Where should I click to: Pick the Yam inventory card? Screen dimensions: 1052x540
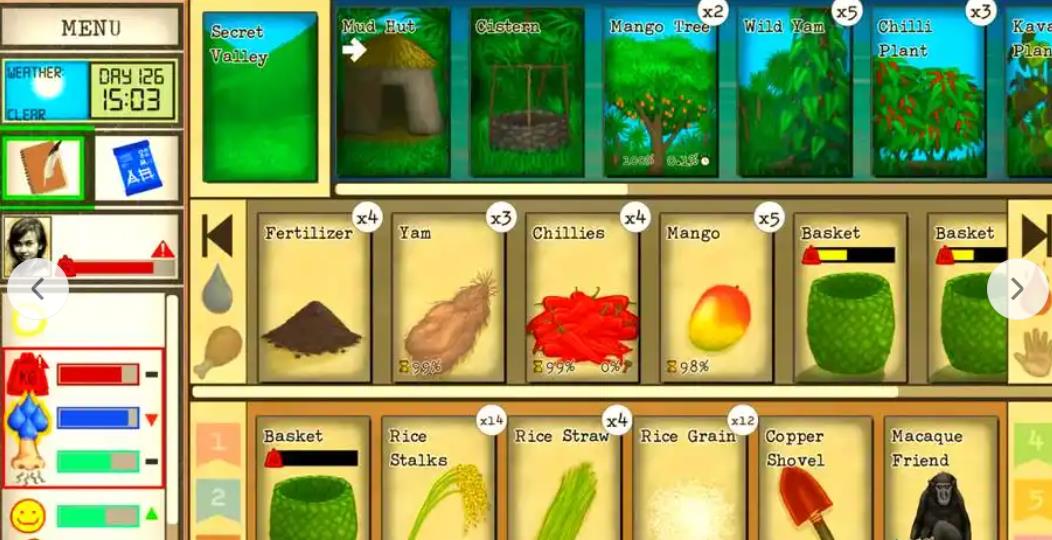[448, 297]
